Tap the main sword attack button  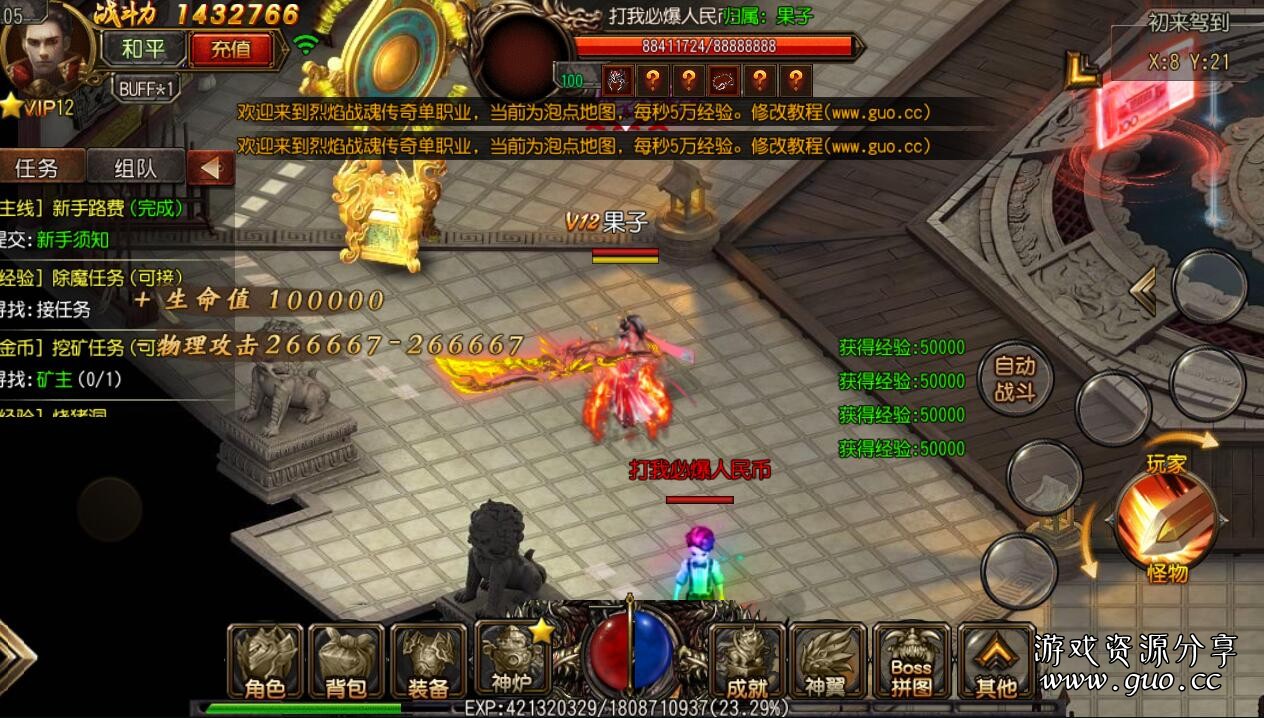(x=1166, y=520)
